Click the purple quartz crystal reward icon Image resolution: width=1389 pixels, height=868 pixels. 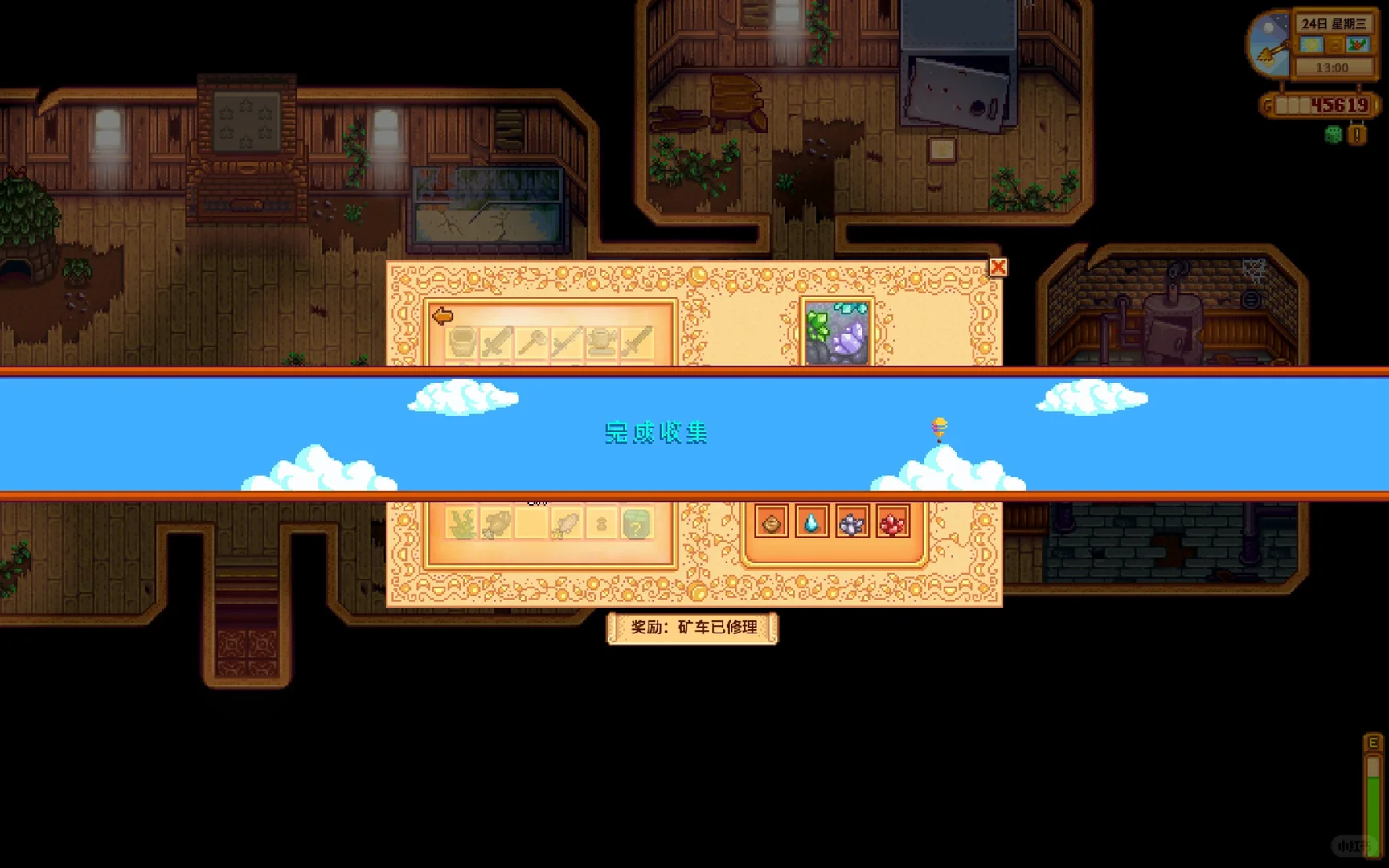click(x=850, y=525)
